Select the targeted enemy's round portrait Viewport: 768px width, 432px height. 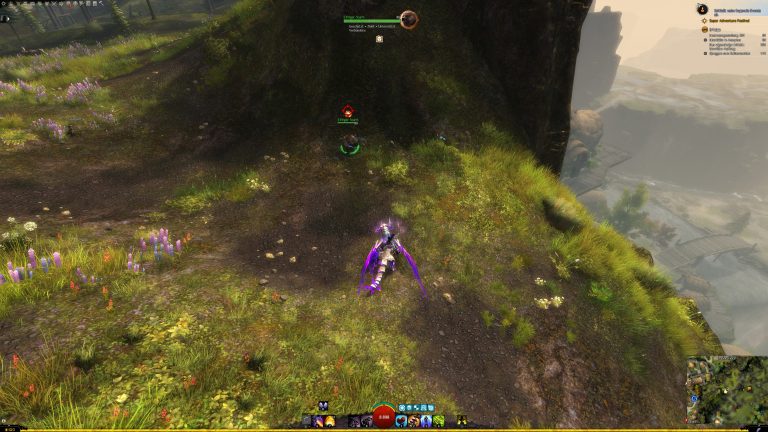click(408, 19)
